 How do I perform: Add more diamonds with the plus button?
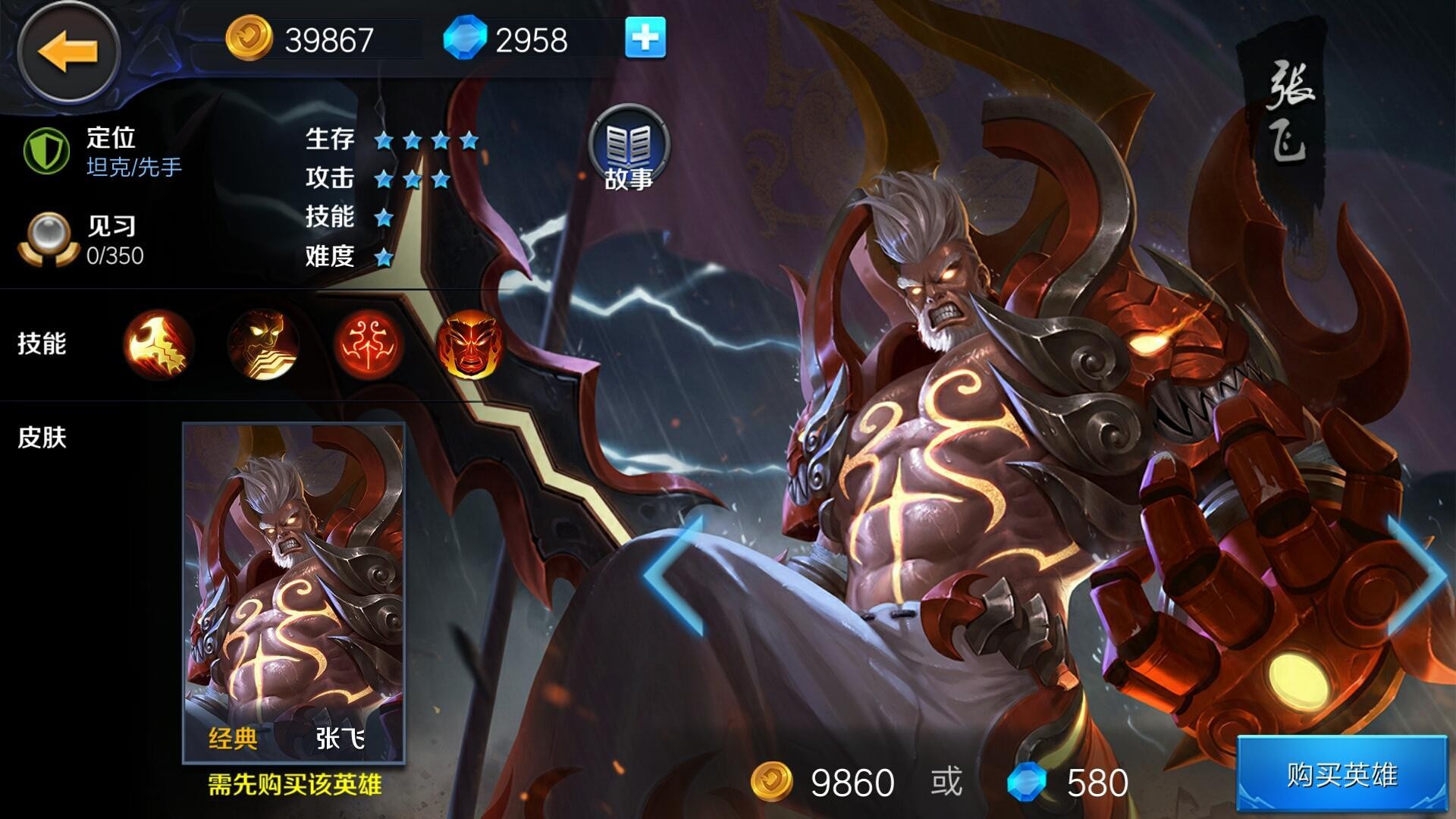coord(645,38)
